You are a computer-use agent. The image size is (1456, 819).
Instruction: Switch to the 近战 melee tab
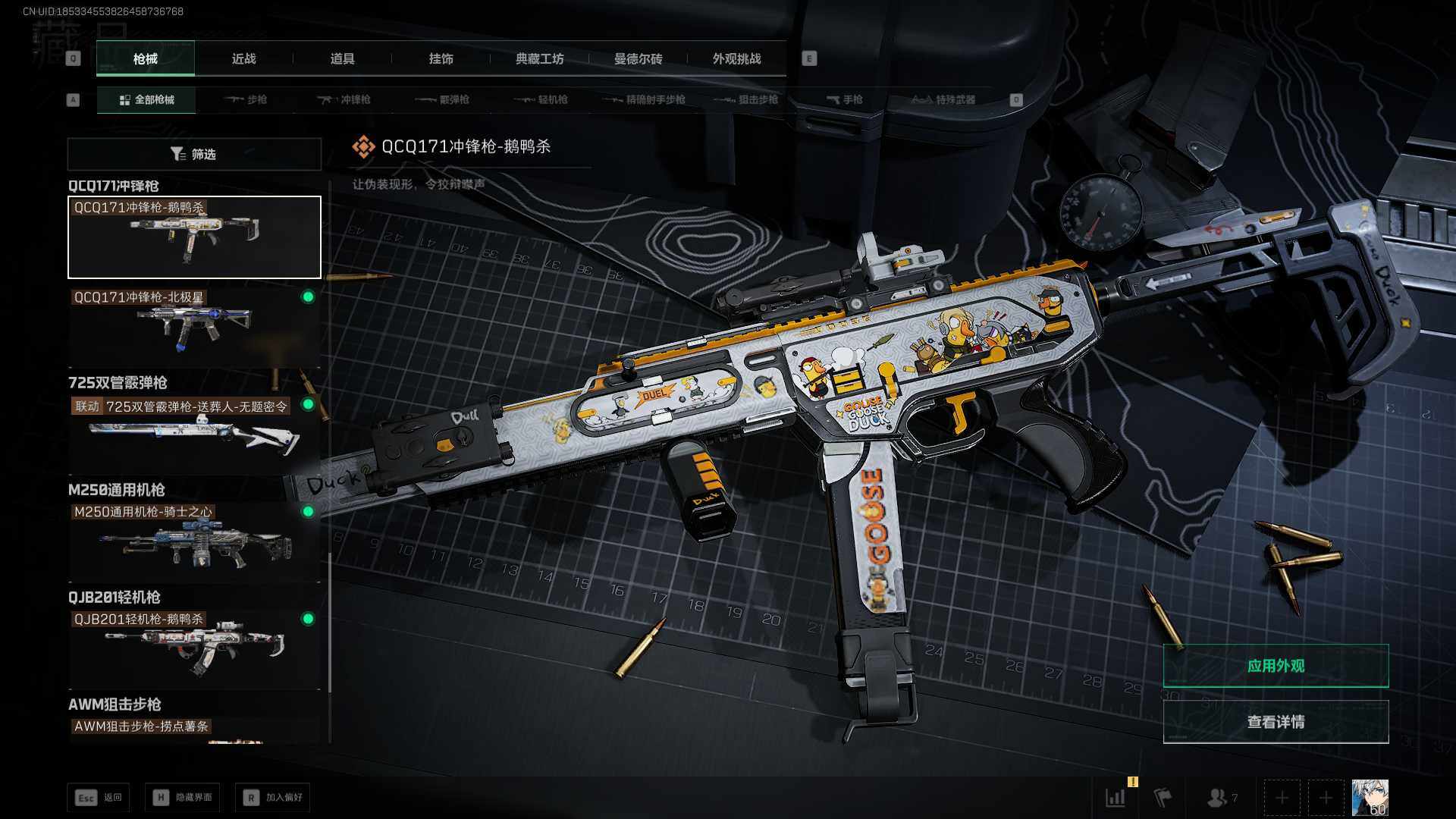[x=243, y=59]
